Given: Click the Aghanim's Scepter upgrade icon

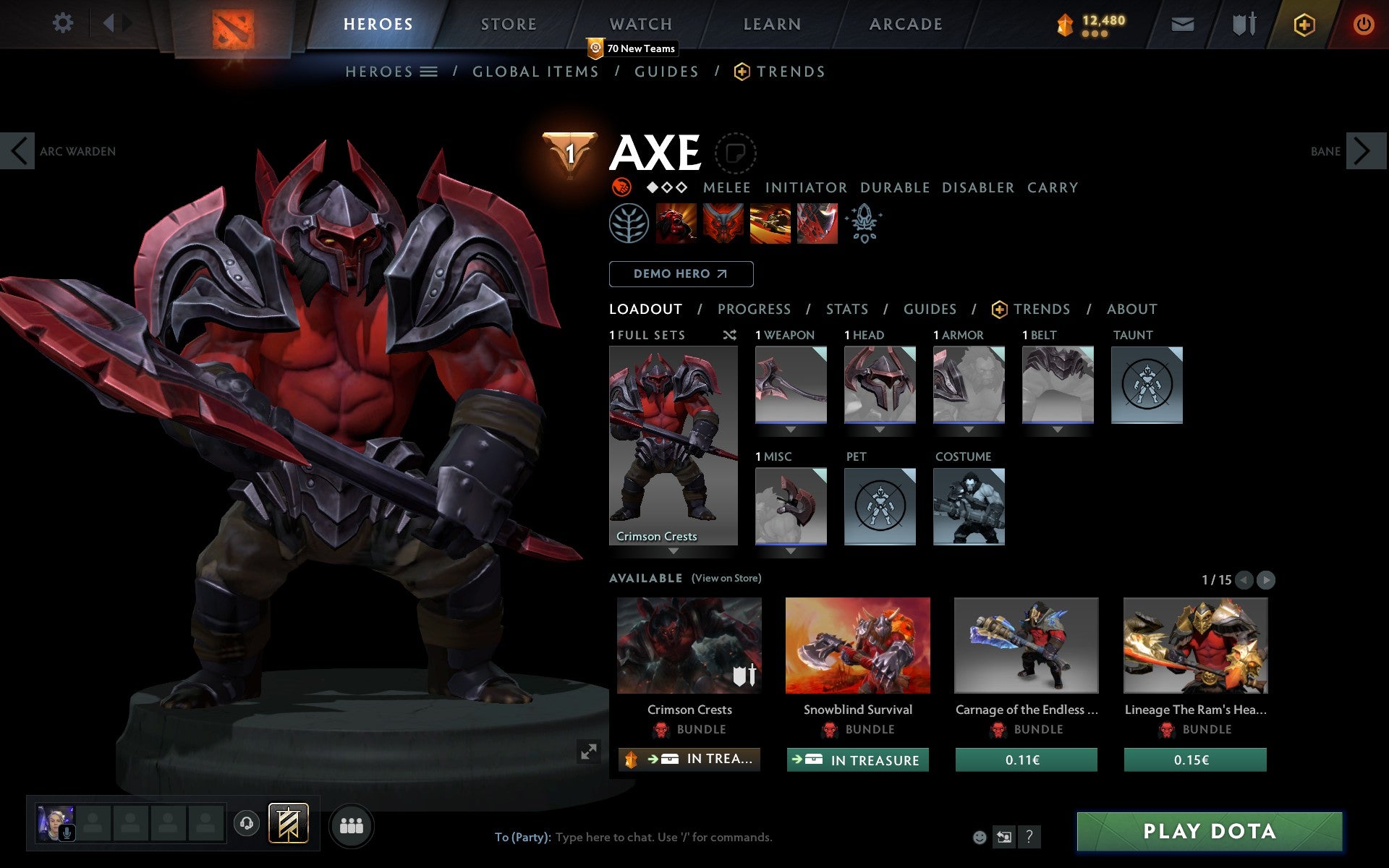Looking at the screenshot, I should pos(865,224).
